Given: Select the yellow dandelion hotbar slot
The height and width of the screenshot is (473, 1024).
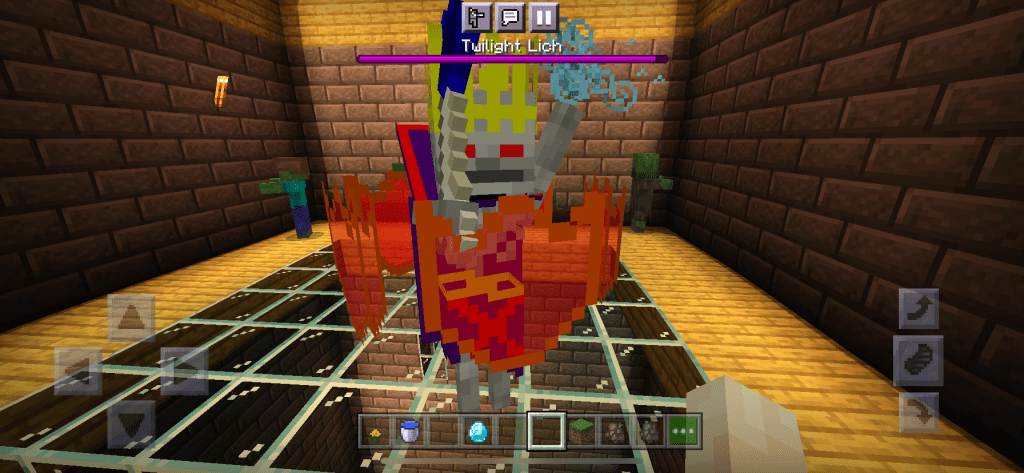Looking at the screenshot, I should coord(375,431).
